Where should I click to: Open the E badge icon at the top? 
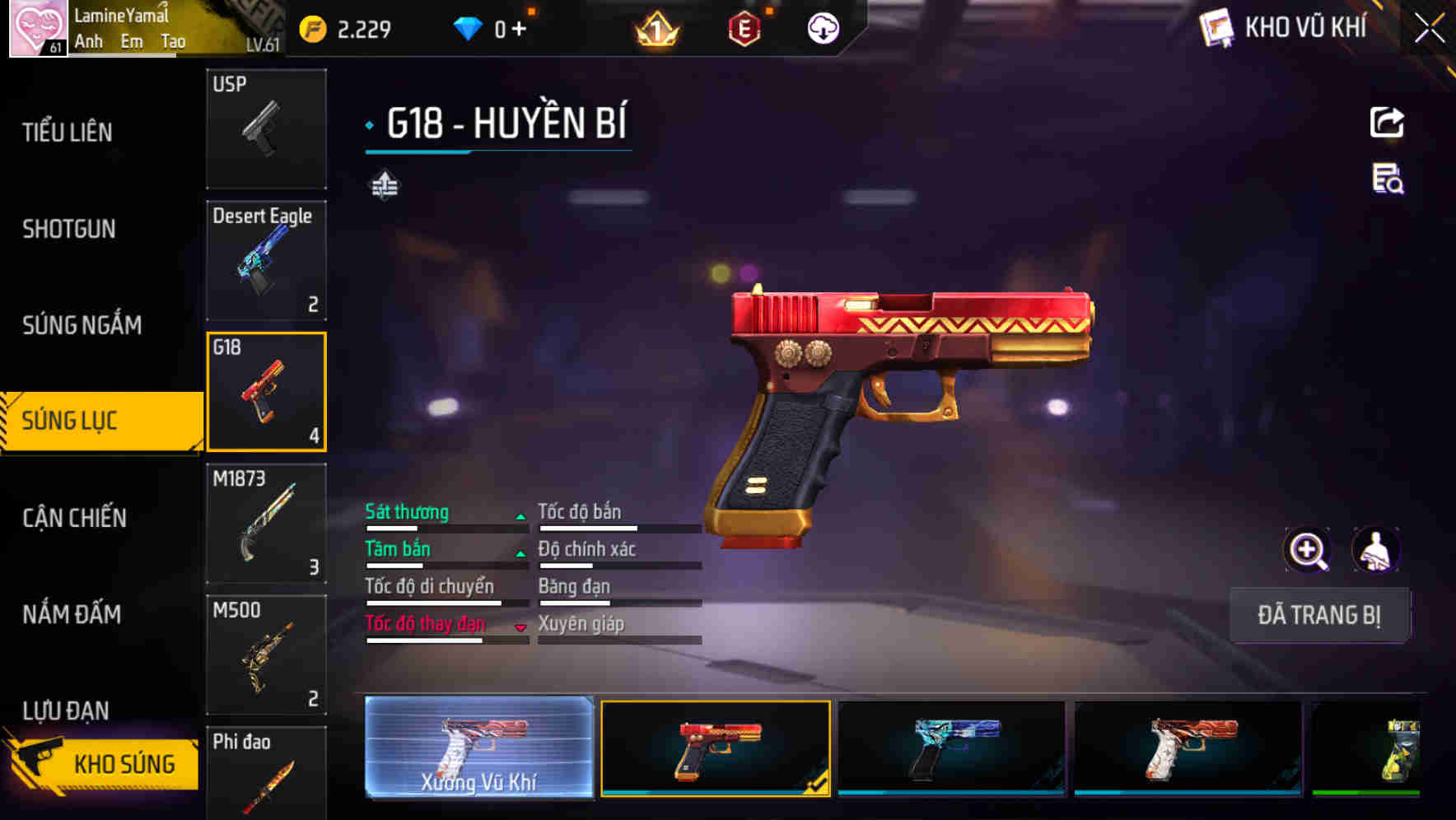click(744, 27)
